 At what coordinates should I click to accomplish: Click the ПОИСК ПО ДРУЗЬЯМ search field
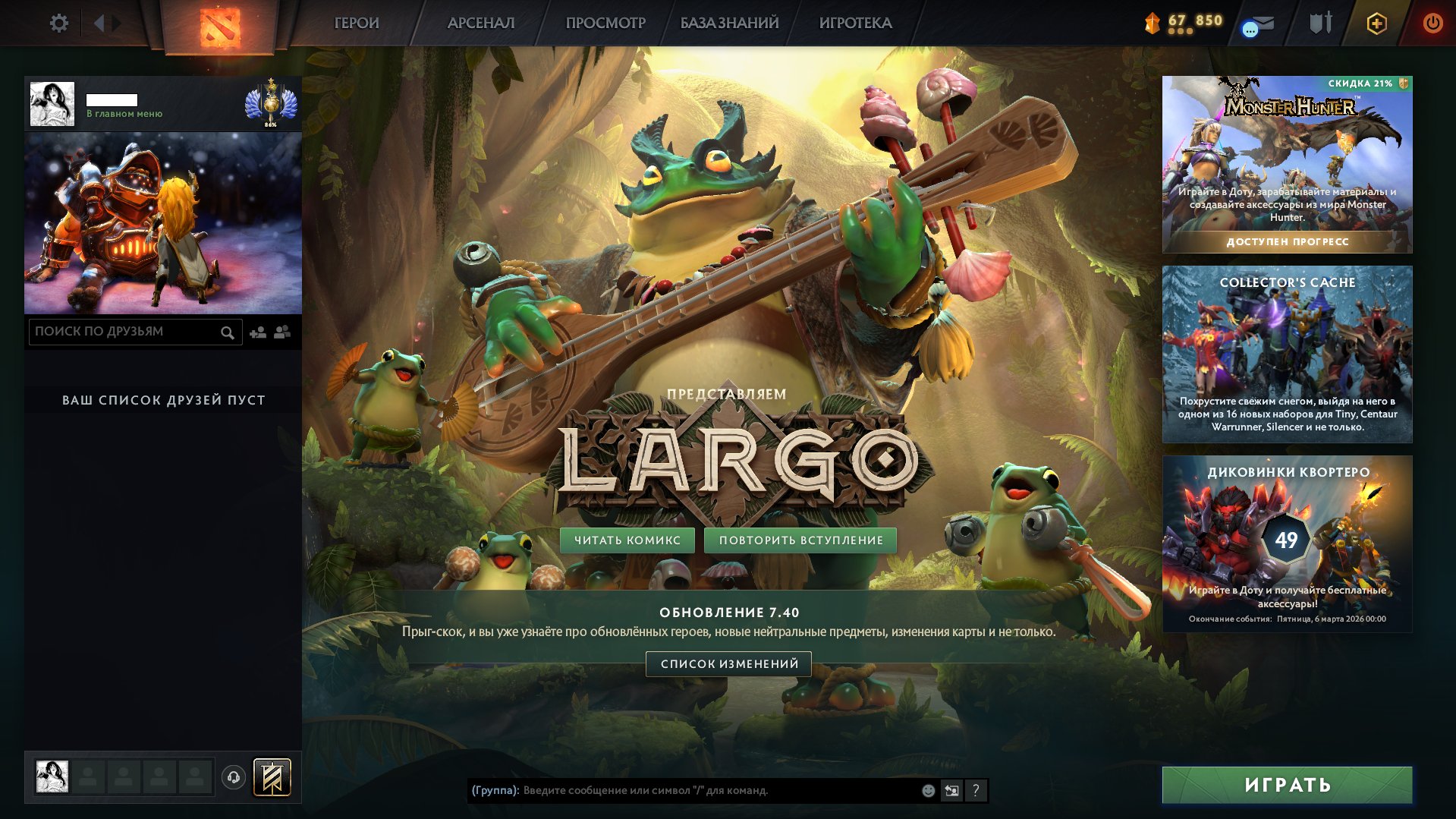121,332
